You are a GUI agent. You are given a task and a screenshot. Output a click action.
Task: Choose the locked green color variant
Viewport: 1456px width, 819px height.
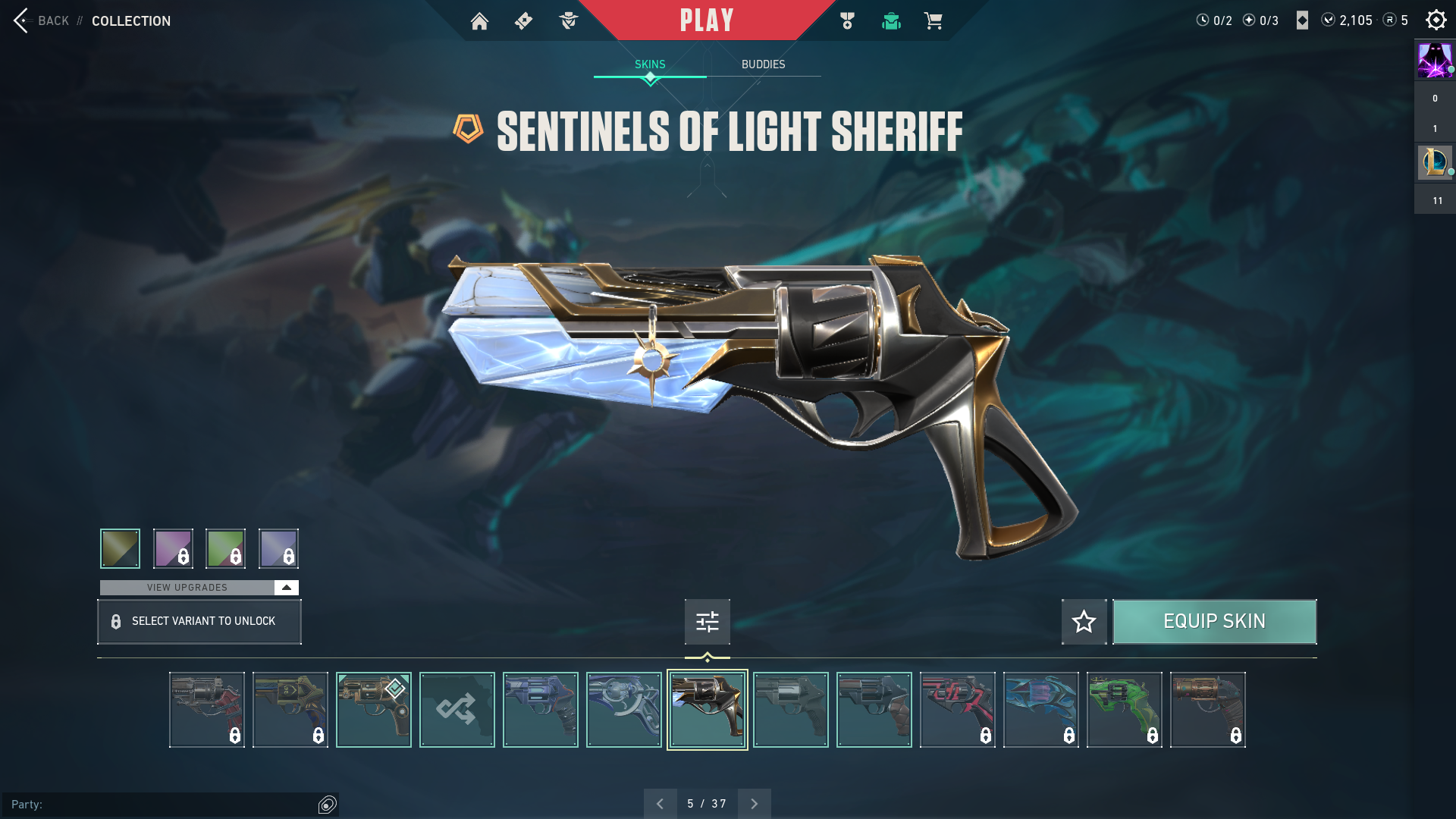tap(225, 548)
